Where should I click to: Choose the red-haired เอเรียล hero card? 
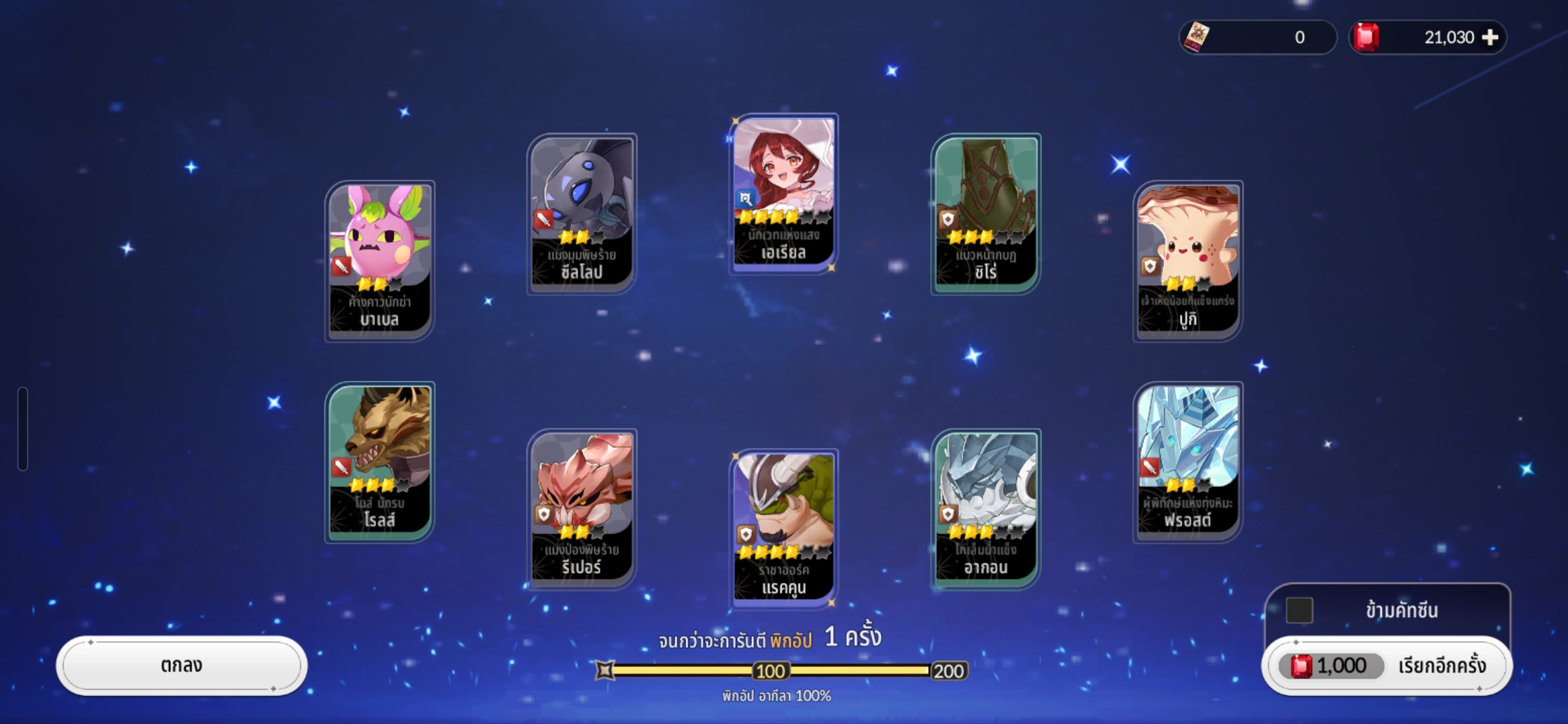tap(783, 193)
